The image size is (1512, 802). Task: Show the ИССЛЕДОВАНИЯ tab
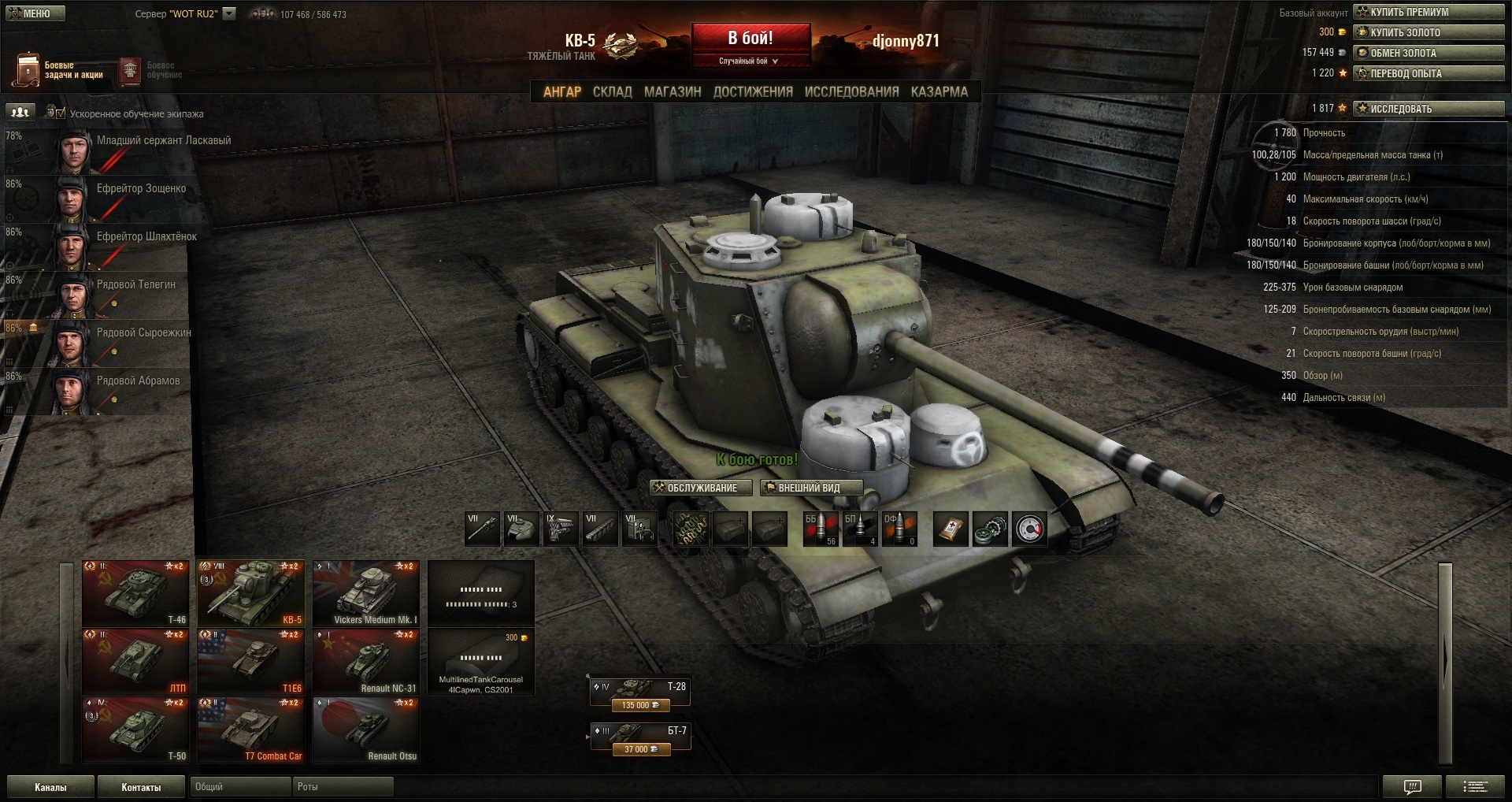click(851, 92)
